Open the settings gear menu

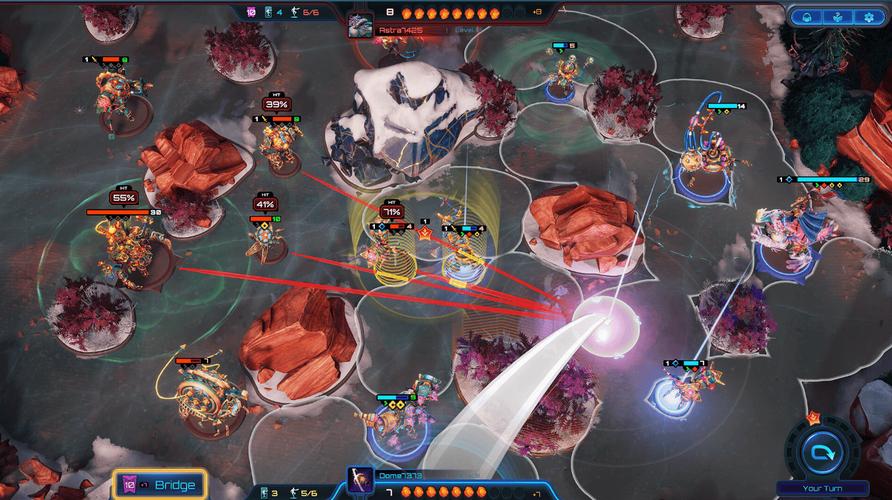point(868,17)
